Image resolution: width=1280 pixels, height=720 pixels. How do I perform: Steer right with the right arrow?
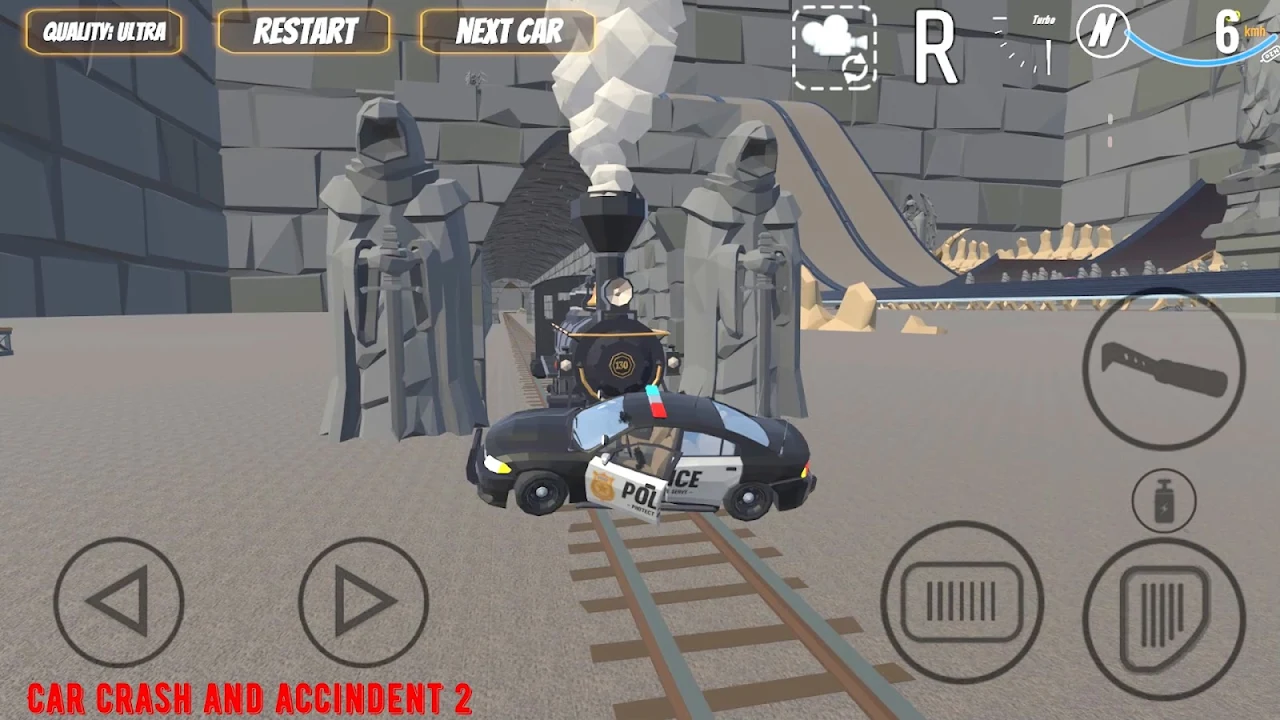(363, 602)
